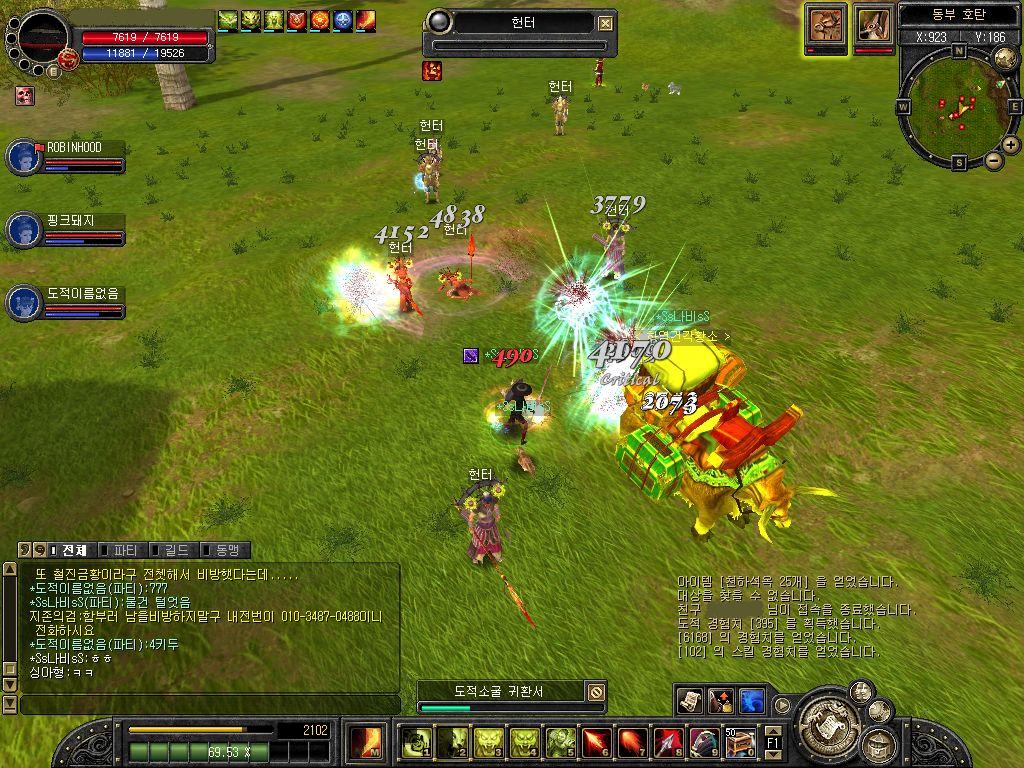Use the spear skill in hotbar slot 8

click(x=668, y=742)
